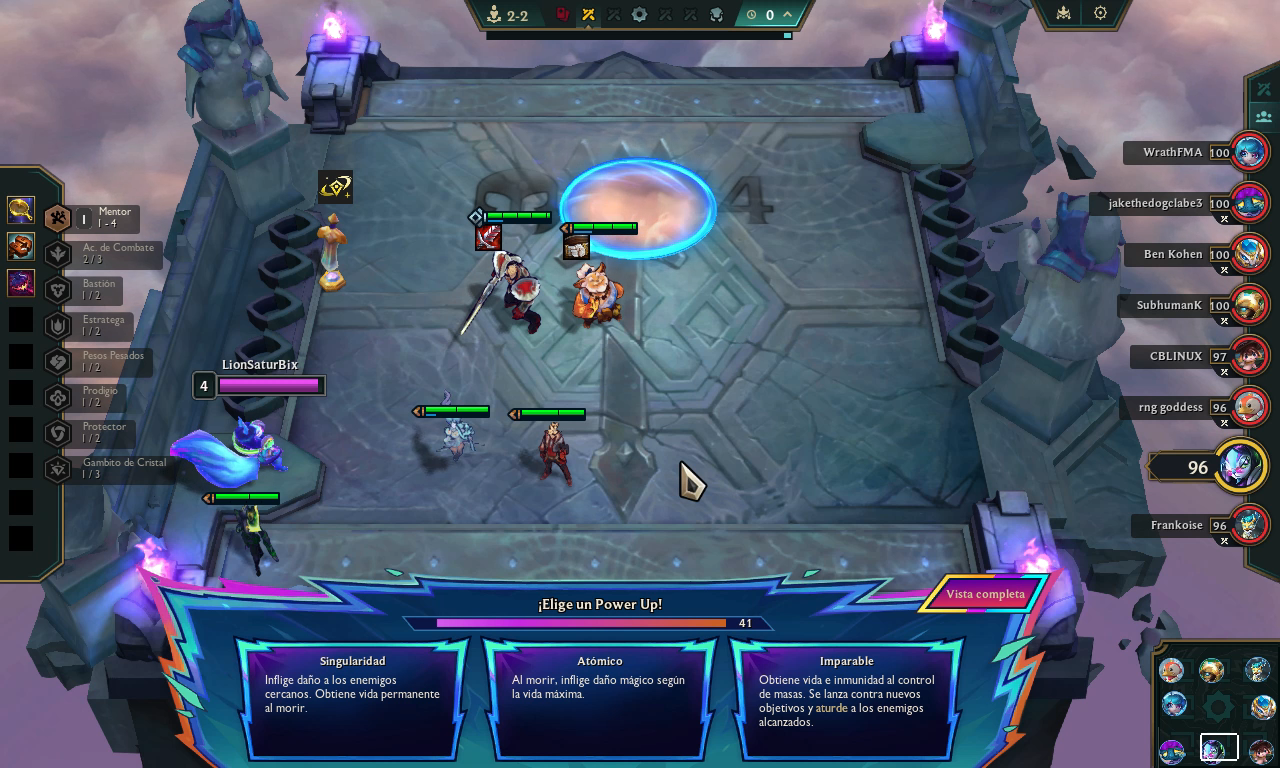Spectate Ben Kohen's board

pos(1248,255)
